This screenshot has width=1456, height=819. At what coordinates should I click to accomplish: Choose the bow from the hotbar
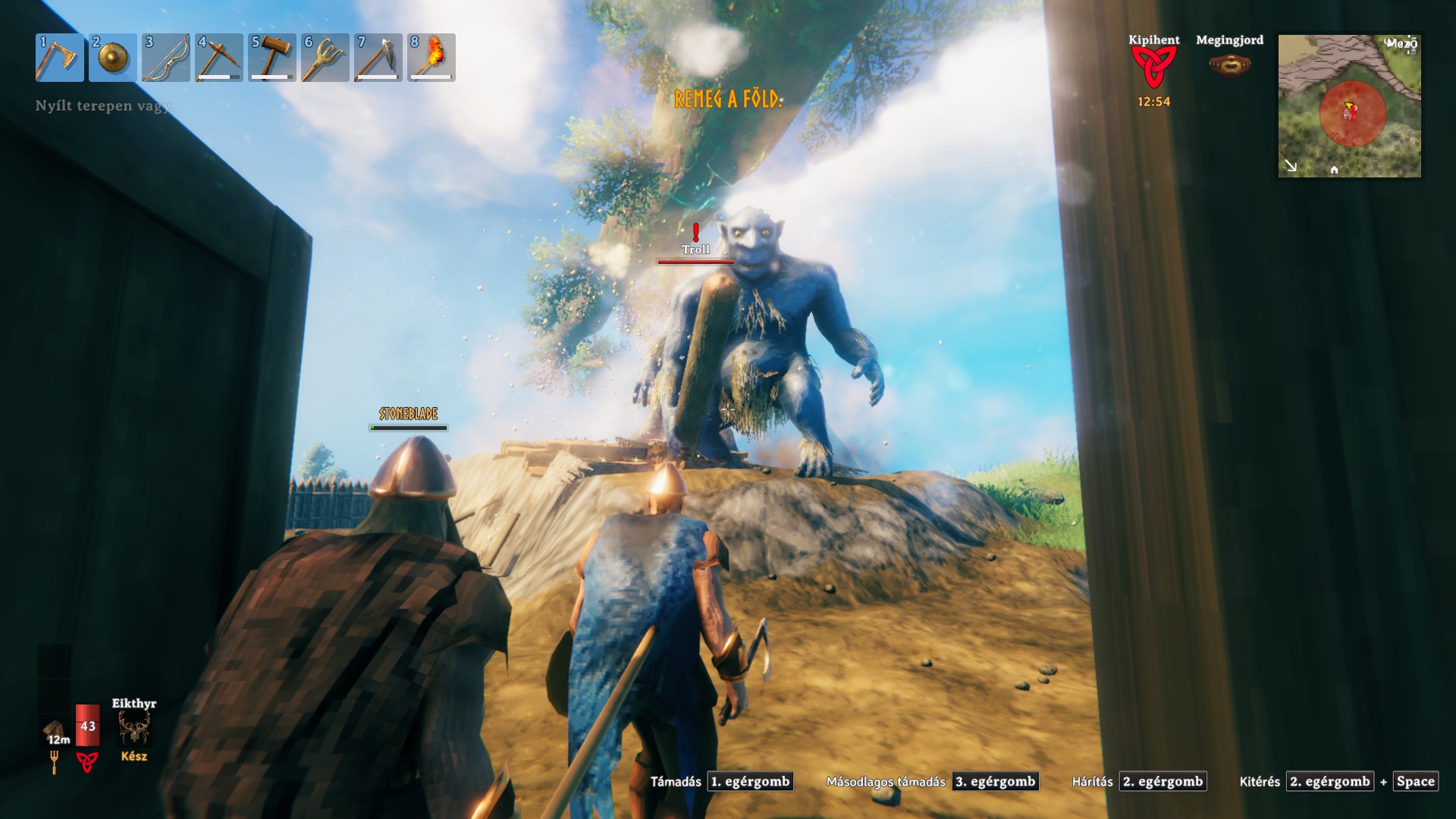coord(165,58)
